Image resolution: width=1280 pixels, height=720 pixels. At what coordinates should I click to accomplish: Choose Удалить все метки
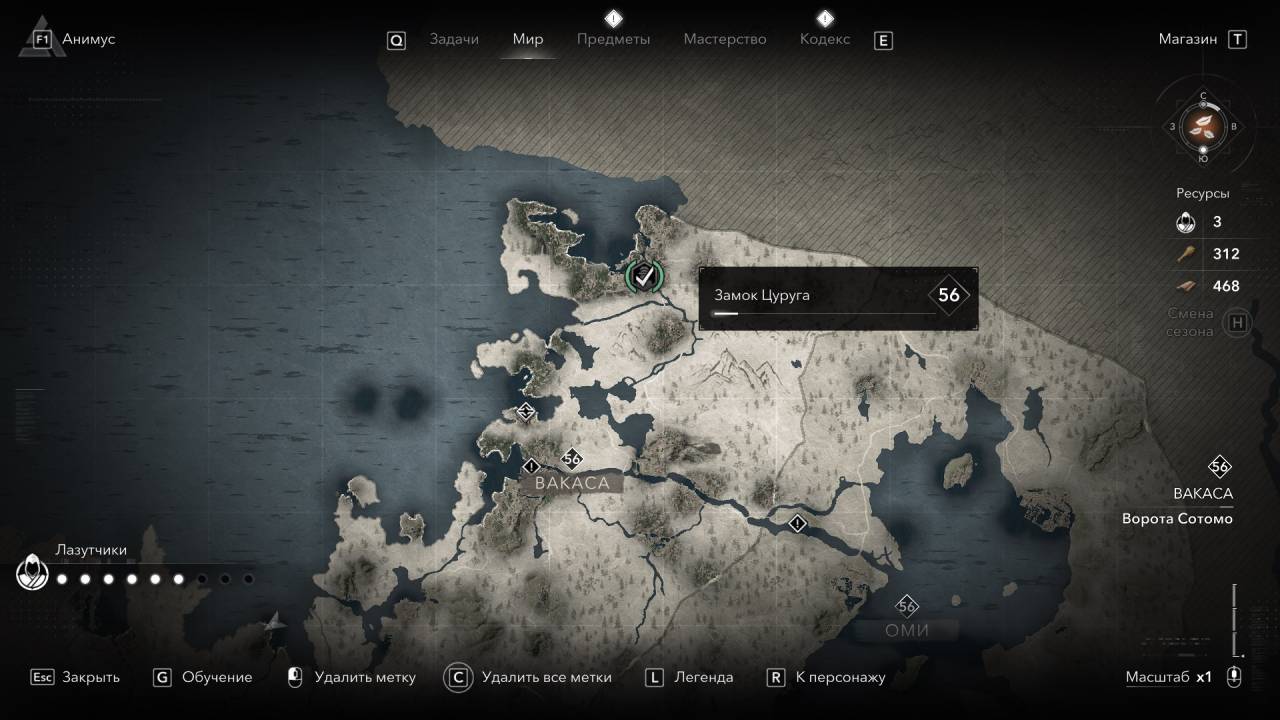click(546, 677)
